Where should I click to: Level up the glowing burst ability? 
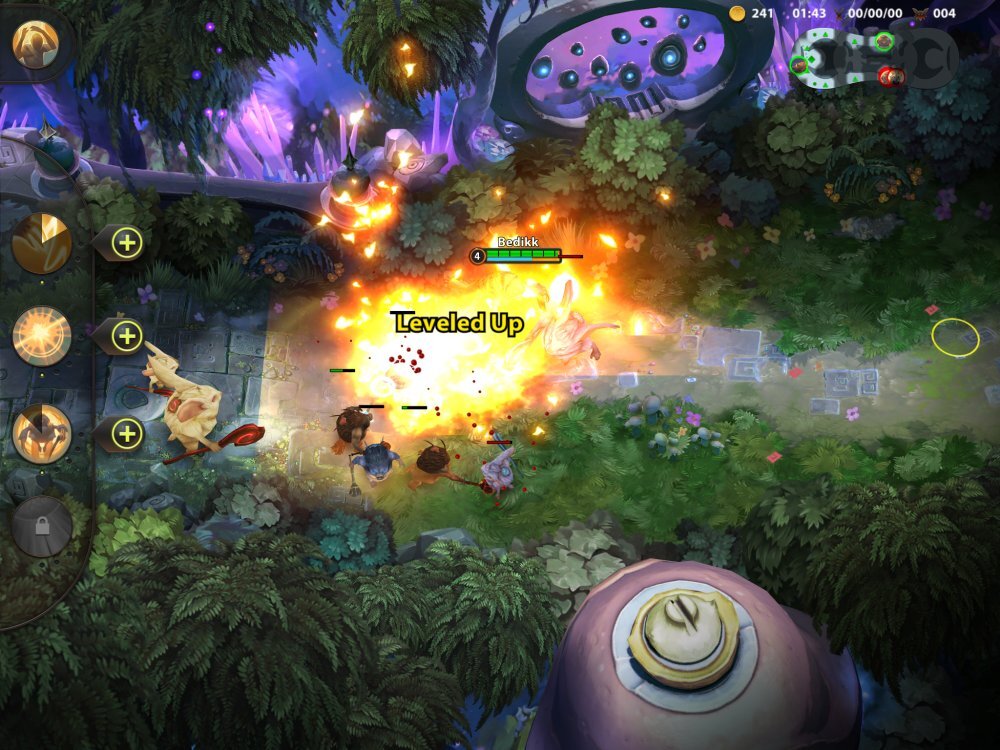point(127,336)
